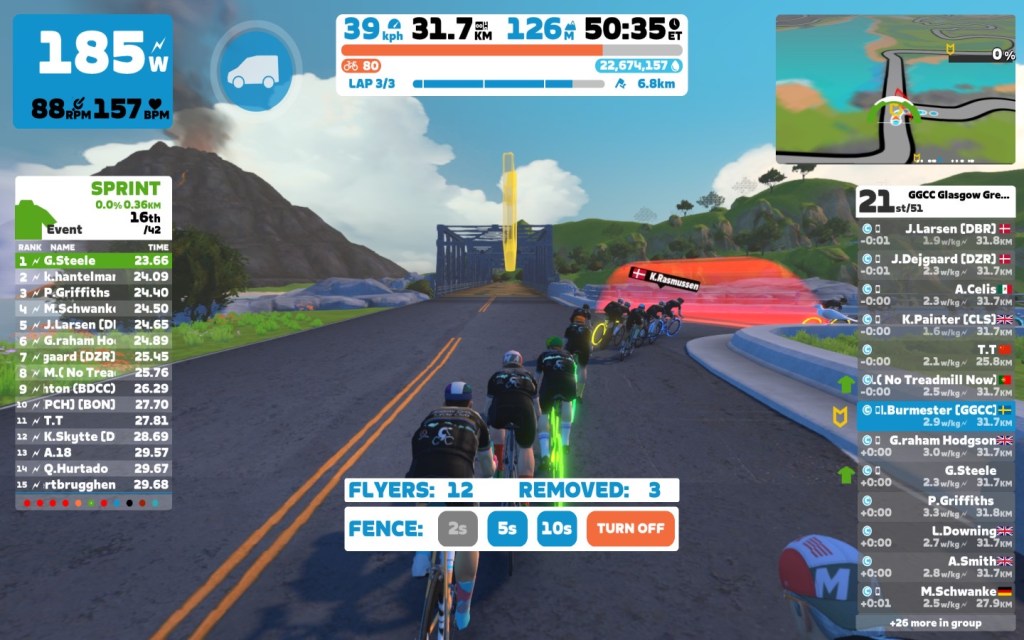Choose P.Griffiths in the sprint leaderboard
Screen dimensions: 1024x640
tap(93, 292)
